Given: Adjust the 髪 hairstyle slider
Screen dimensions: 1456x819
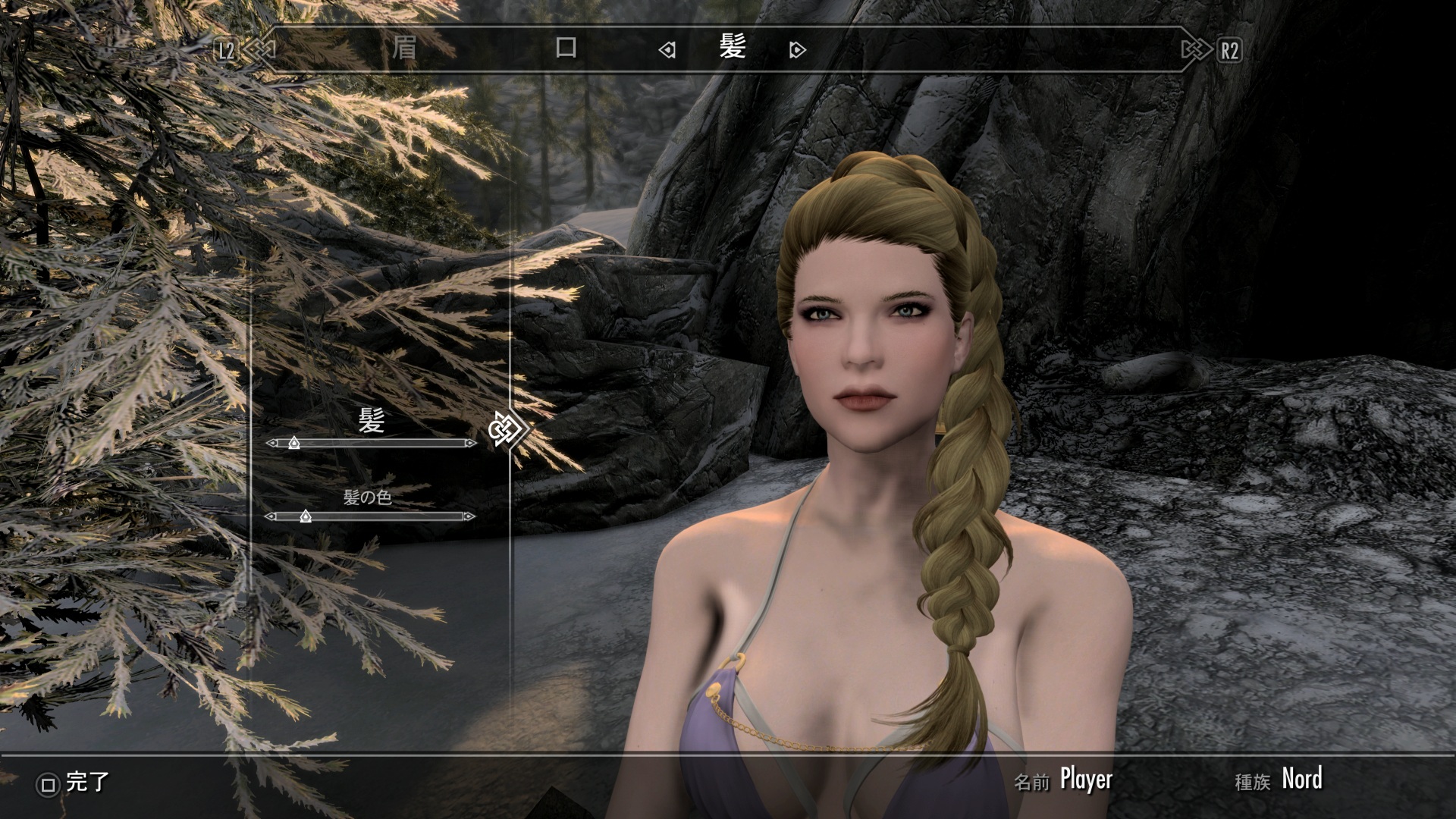Looking at the screenshot, I should click(x=294, y=443).
